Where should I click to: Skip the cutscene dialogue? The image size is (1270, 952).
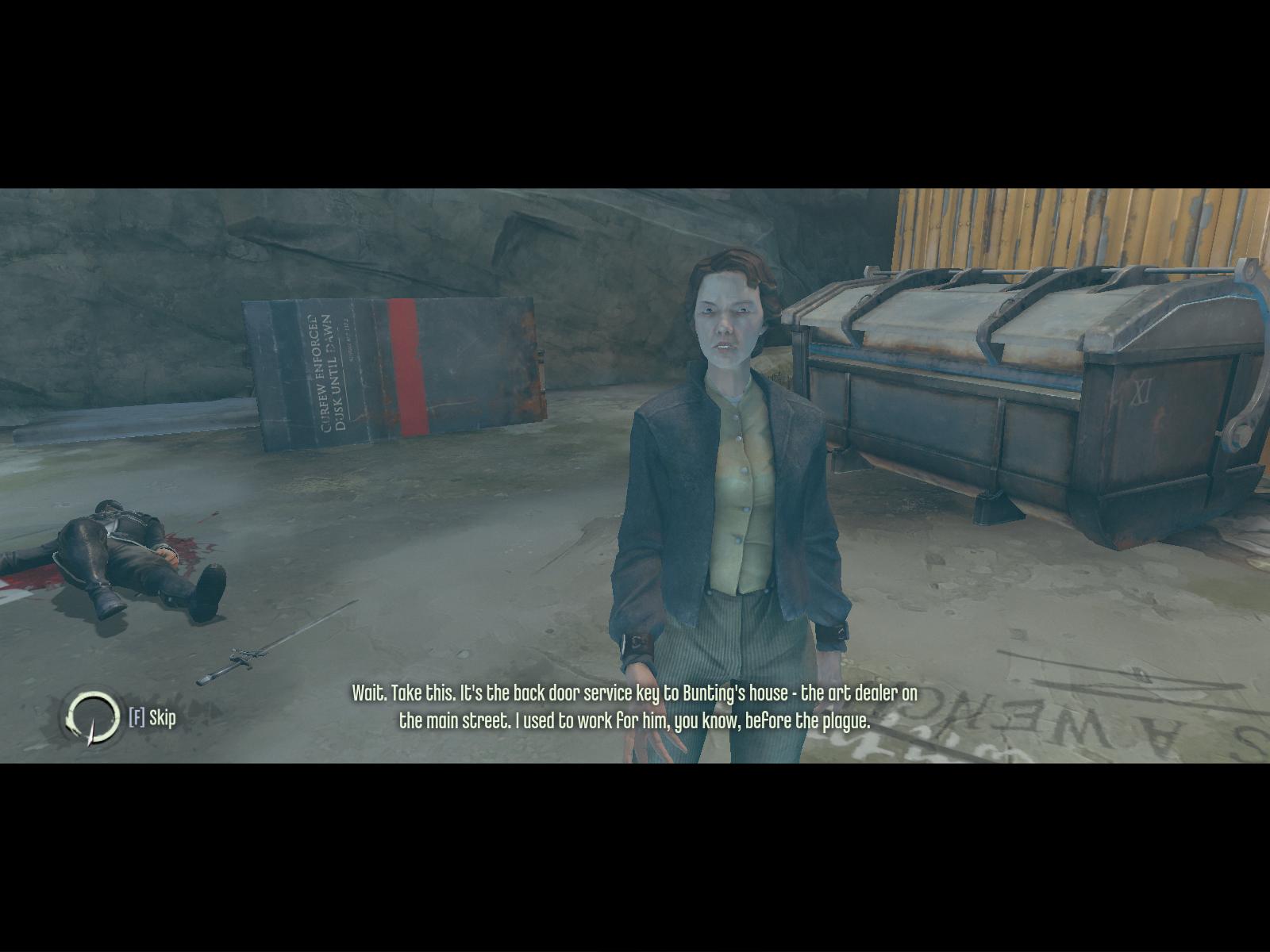152,718
